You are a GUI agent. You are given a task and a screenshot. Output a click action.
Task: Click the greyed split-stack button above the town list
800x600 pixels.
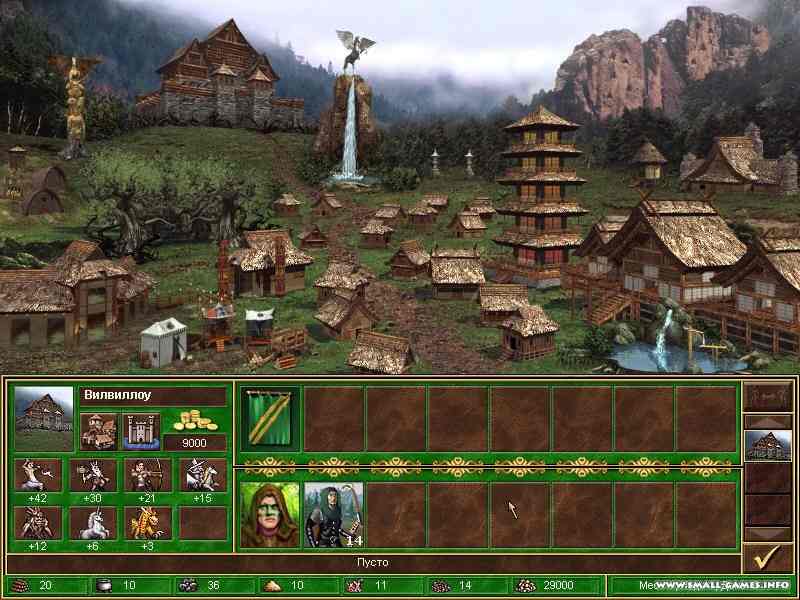click(768, 393)
